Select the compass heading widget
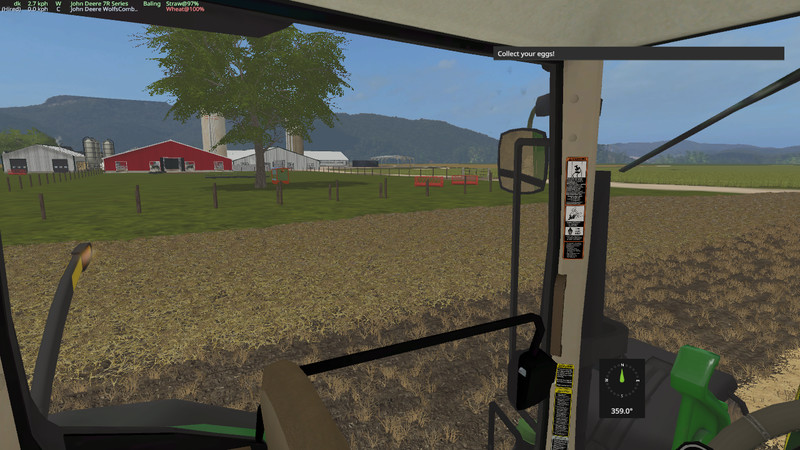 click(621, 388)
